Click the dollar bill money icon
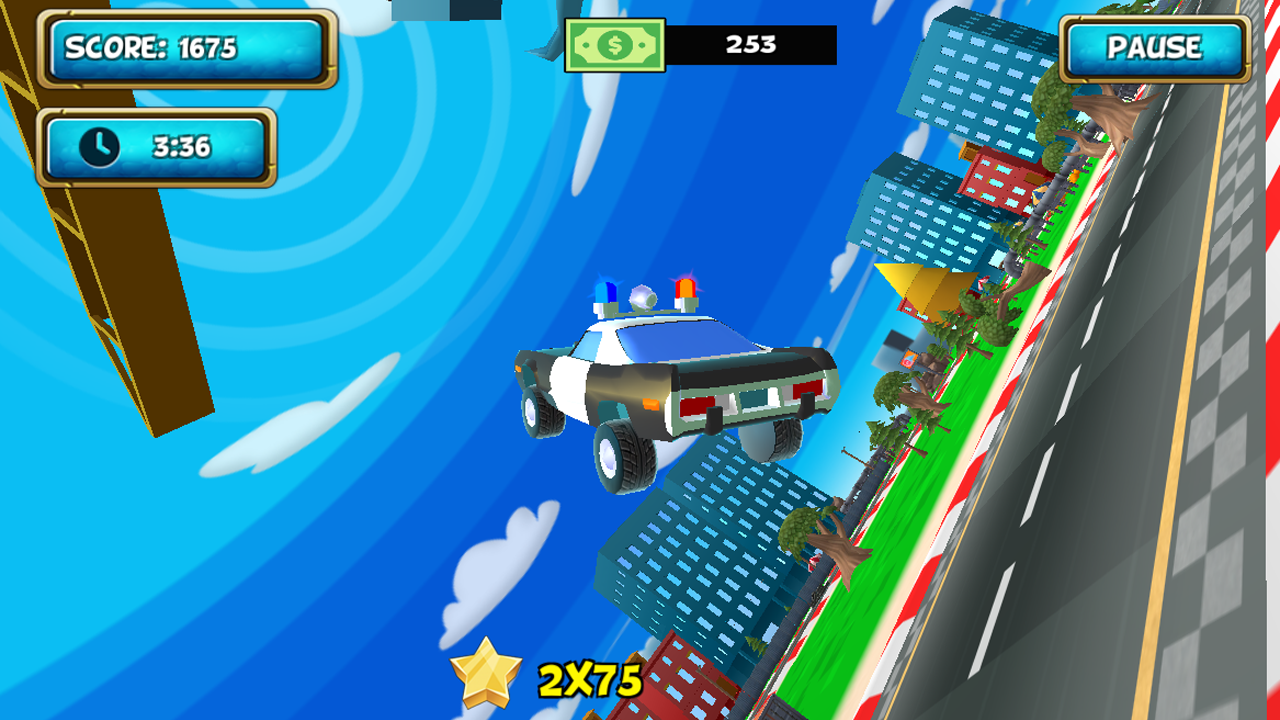The image size is (1280, 720). [614, 44]
